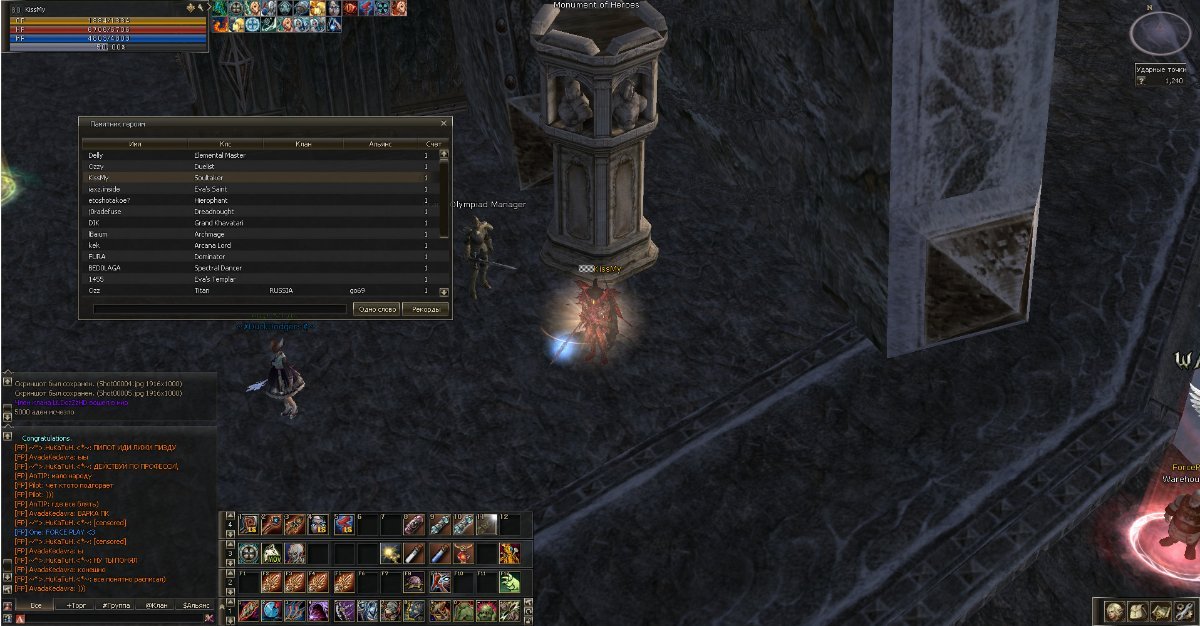Image resolution: width=1200 pixels, height=626 pixels.
Task: Click the hero list scroll-down arrow
Action: (x=444, y=291)
